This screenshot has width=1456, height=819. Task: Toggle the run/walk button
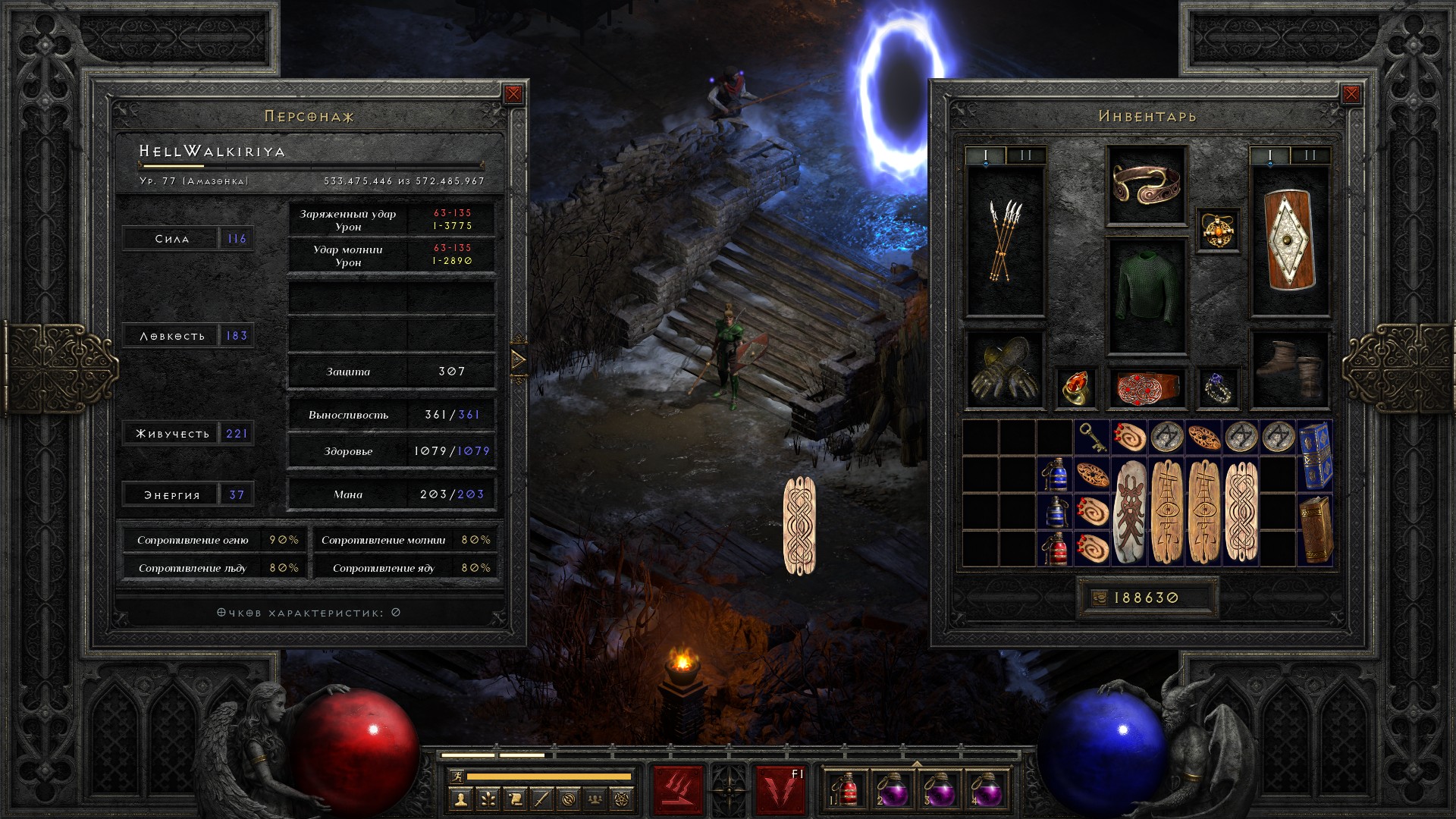pos(455,777)
